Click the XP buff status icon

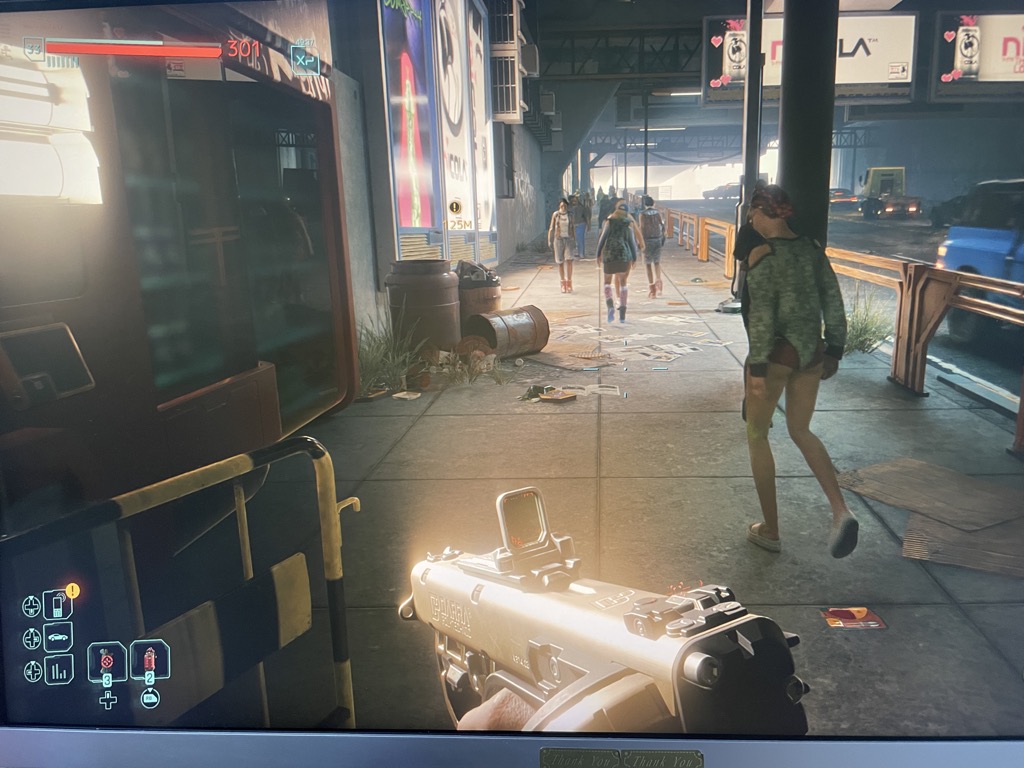(305, 59)
